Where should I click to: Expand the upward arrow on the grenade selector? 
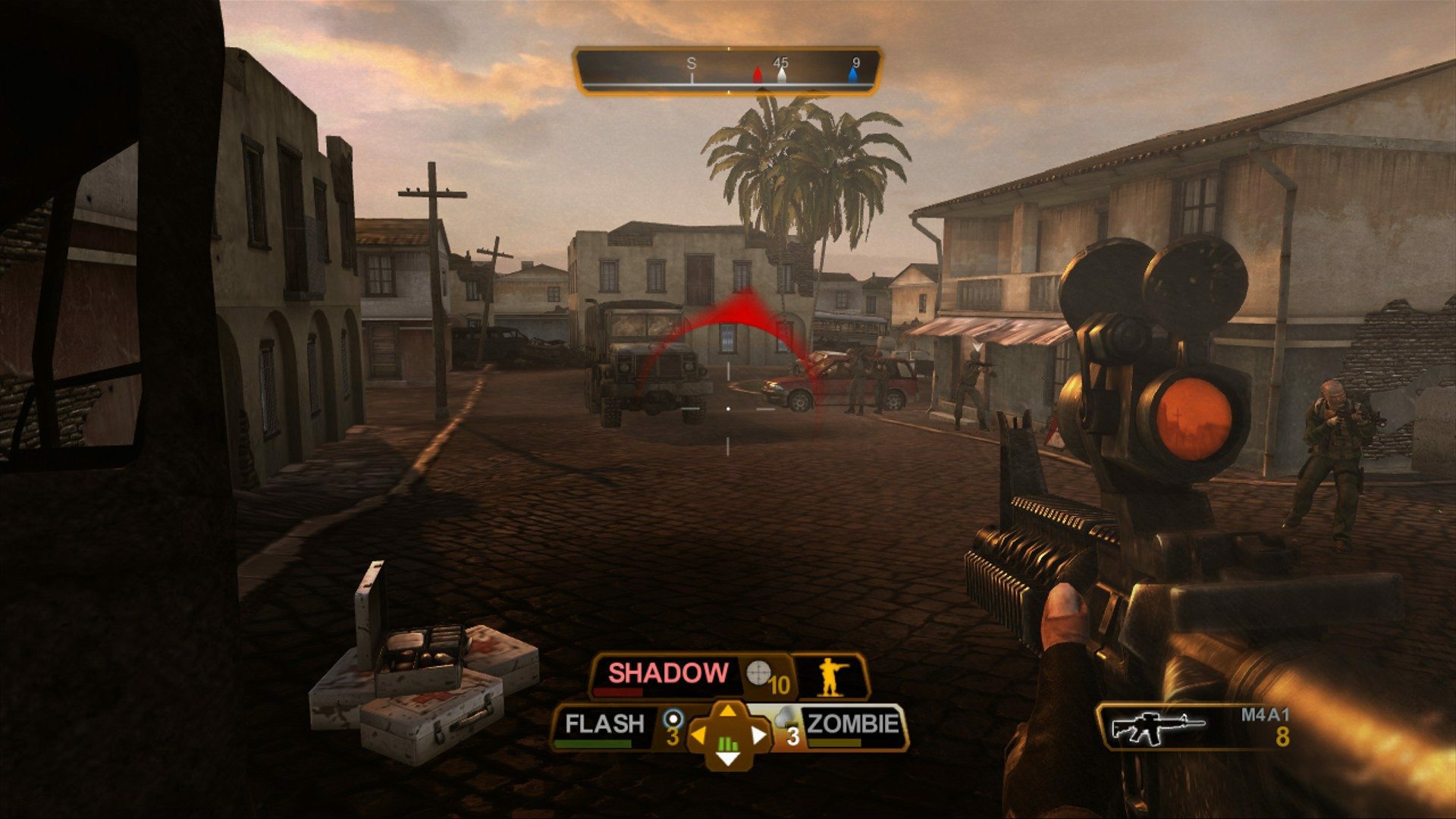click(x=726, y=710)
